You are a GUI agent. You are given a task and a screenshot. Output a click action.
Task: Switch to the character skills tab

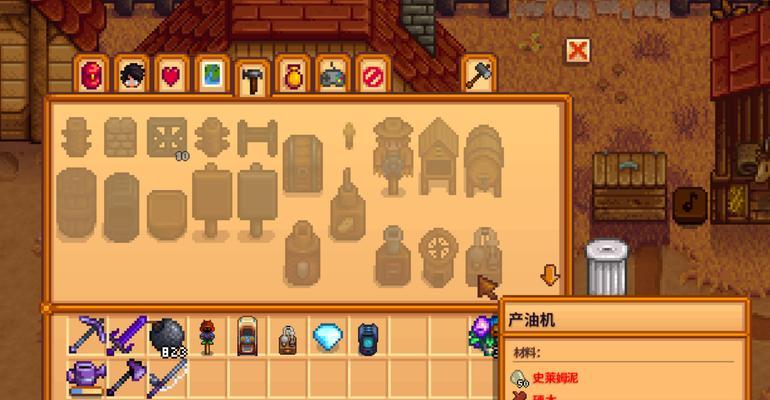(x=132, y=74)
